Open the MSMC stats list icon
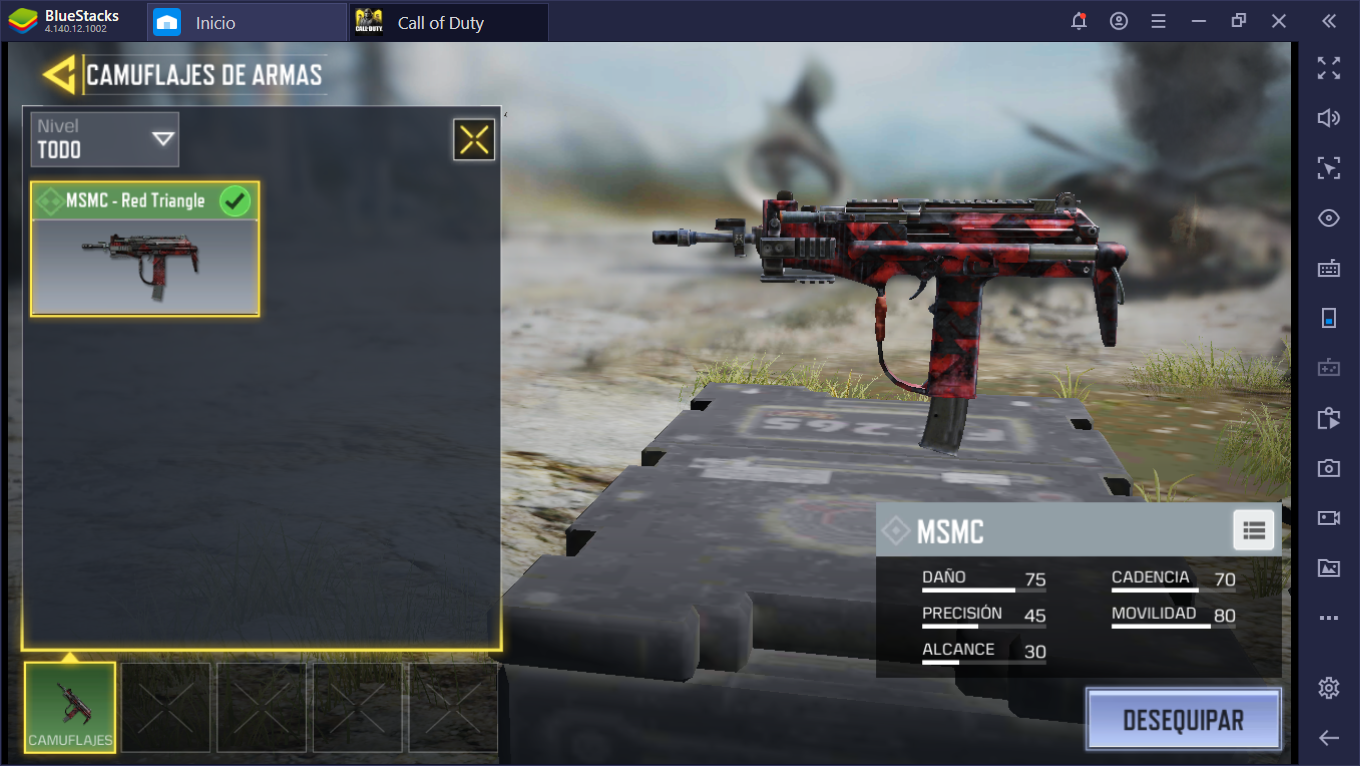 [1254, 530]
